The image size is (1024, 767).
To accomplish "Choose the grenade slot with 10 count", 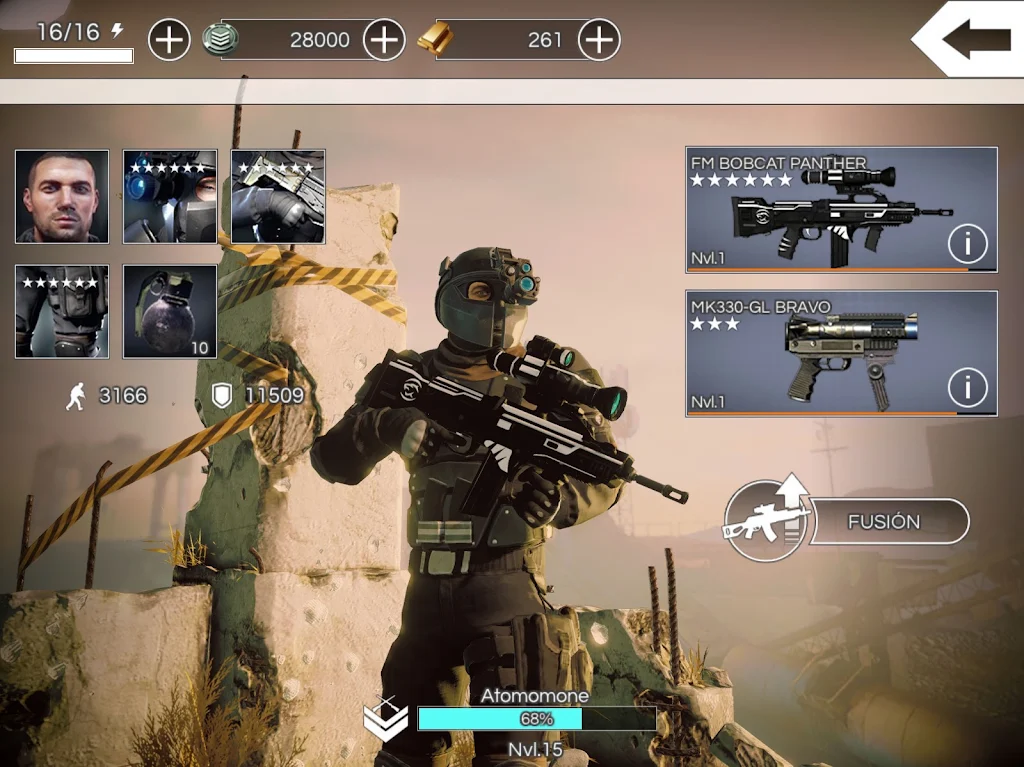I will tap(170, 311).
